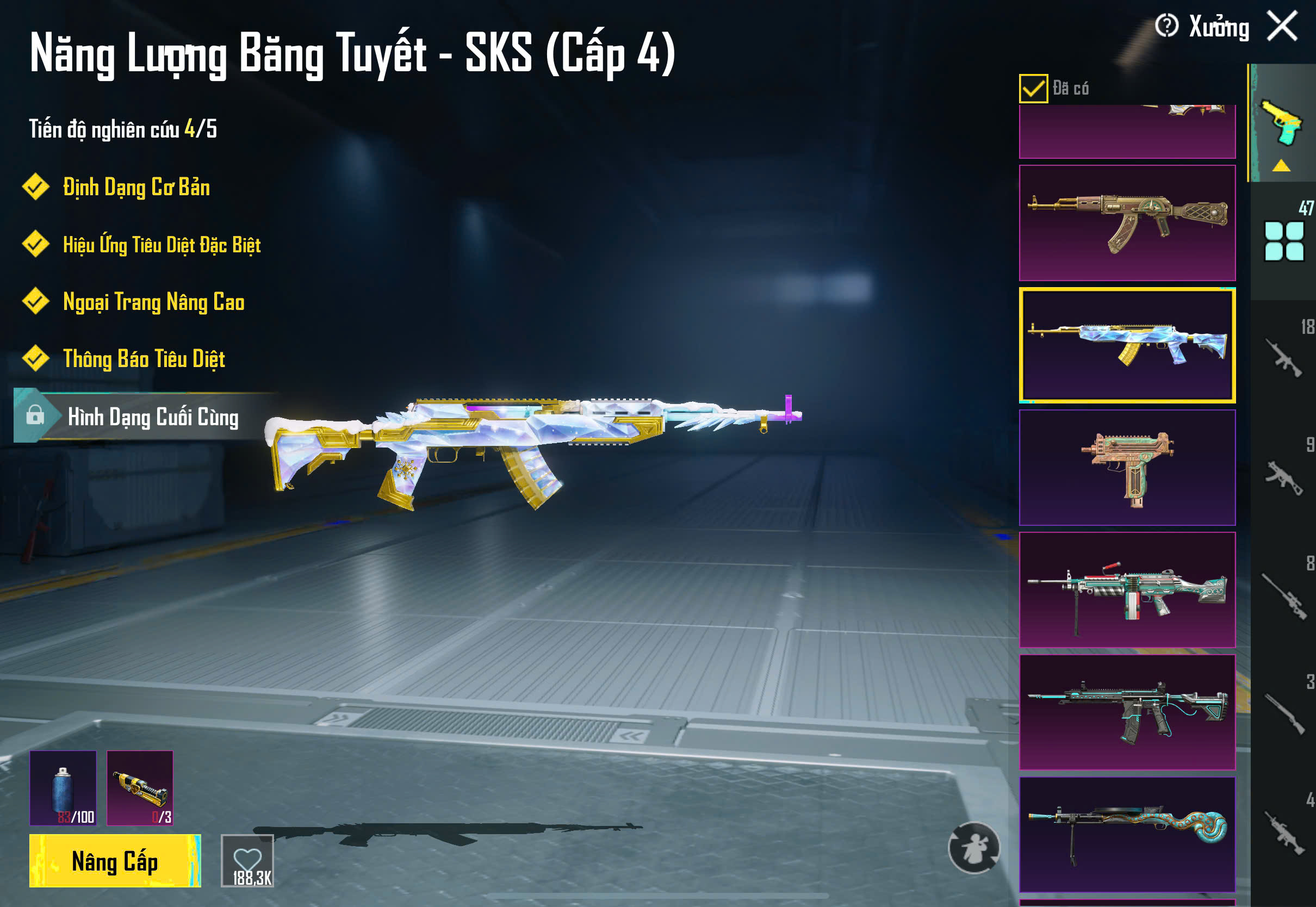Show the Thông Báo Tiêu Diệt stage
The image size is (1316, 907).
pyautogui.click(x=144, y=359)
